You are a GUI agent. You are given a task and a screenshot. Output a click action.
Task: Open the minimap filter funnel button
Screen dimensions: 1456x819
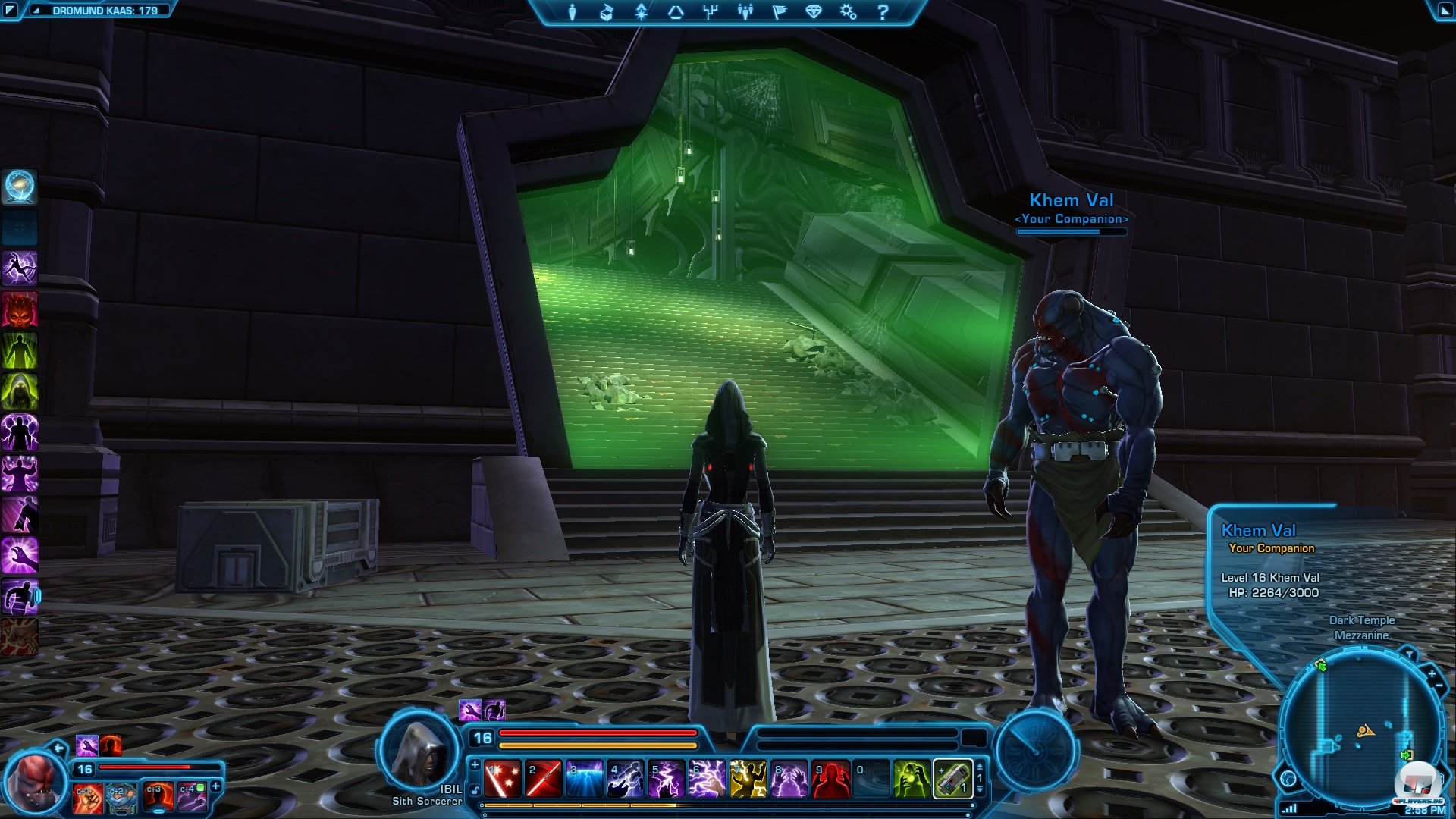pos(1409,654)
